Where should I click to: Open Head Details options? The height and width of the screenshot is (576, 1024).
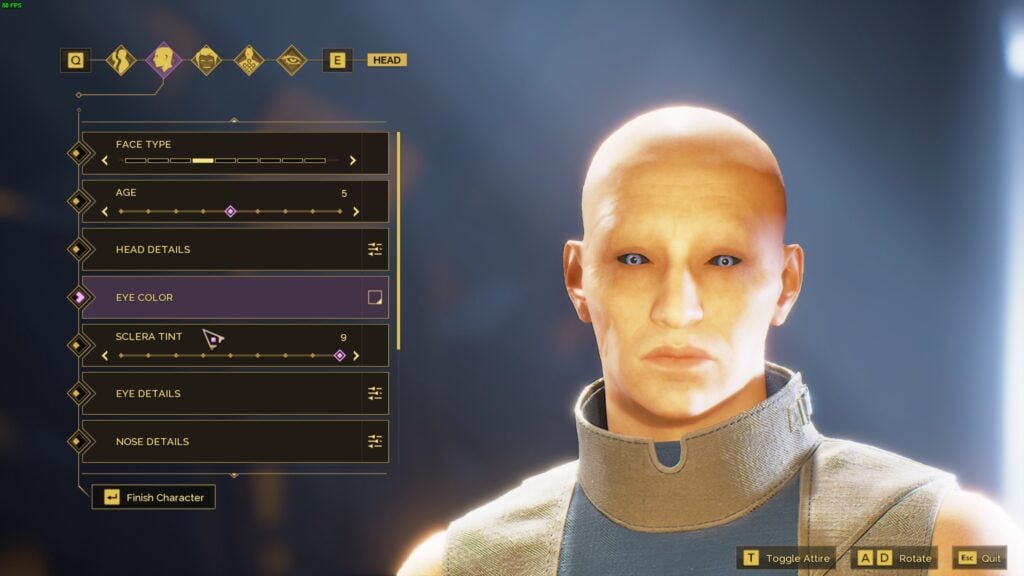(x=375, y=249)
